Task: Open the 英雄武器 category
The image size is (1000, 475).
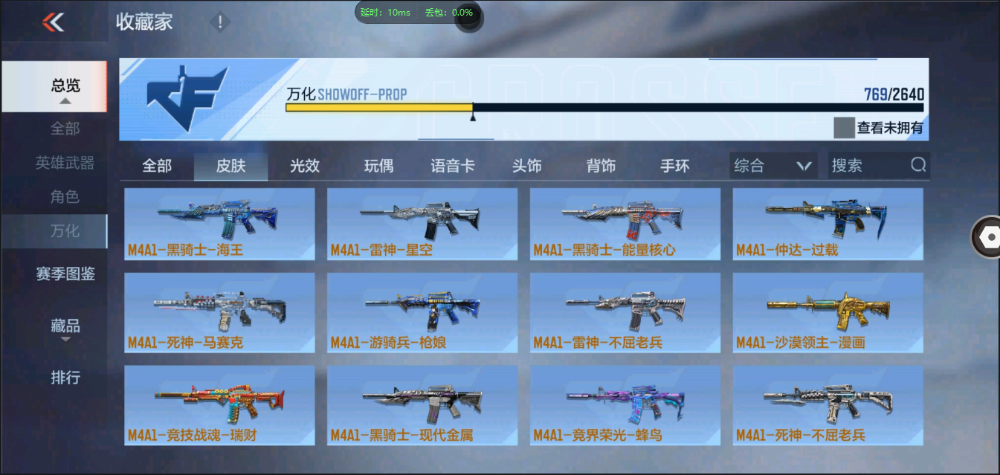Action: (65, 163)
